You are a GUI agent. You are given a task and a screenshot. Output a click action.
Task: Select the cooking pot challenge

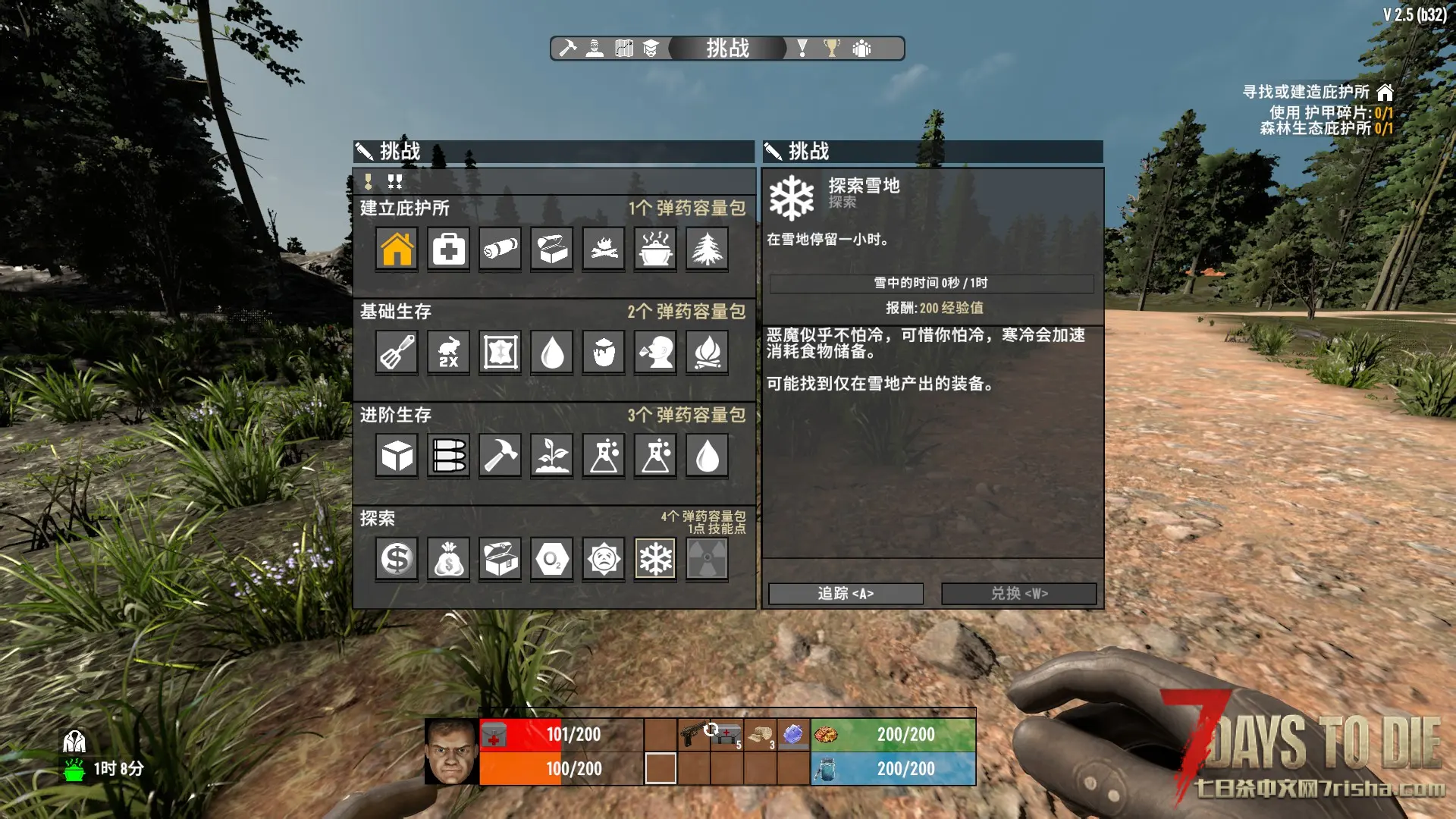click(x=655, y=249)
